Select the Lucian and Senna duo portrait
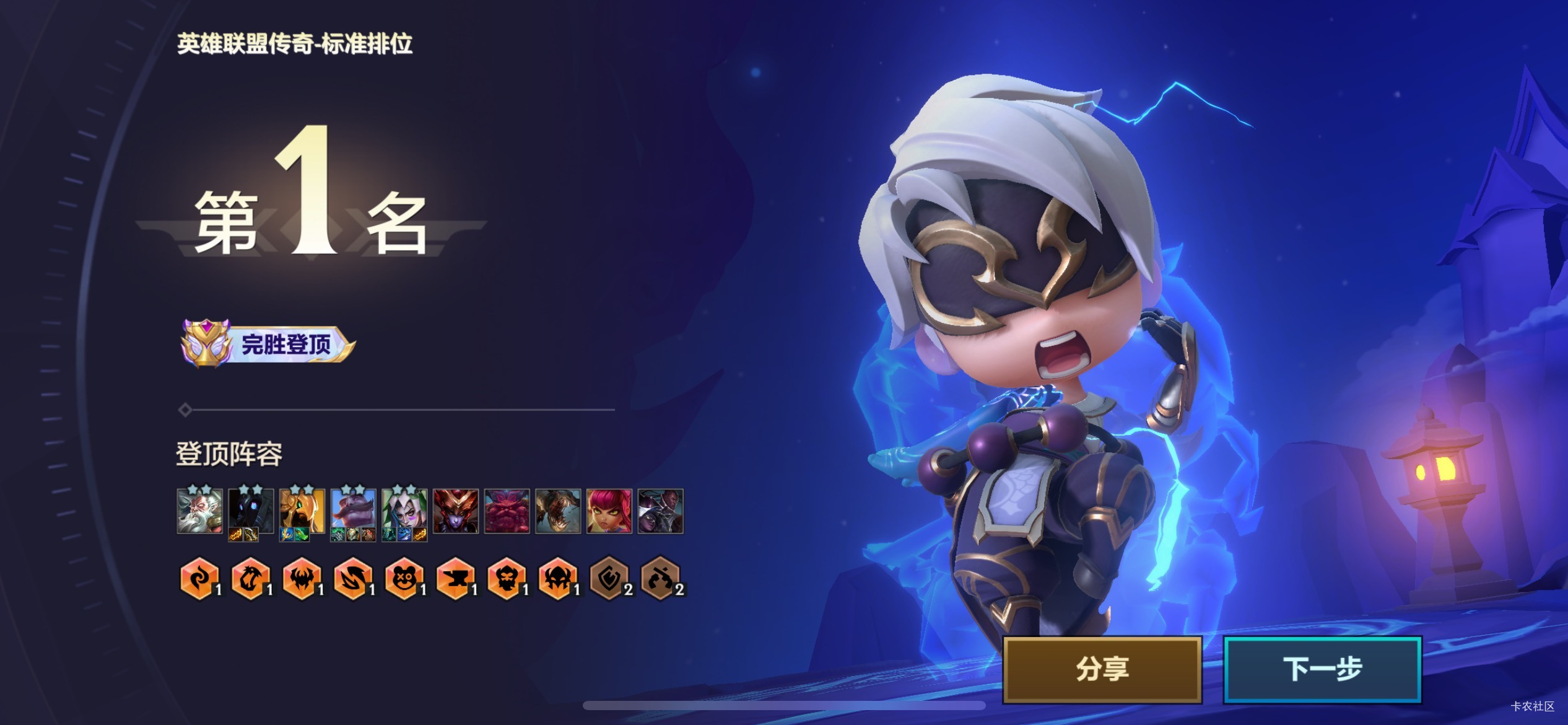This screenshot has height=725, width=1568. coord(661,511)
